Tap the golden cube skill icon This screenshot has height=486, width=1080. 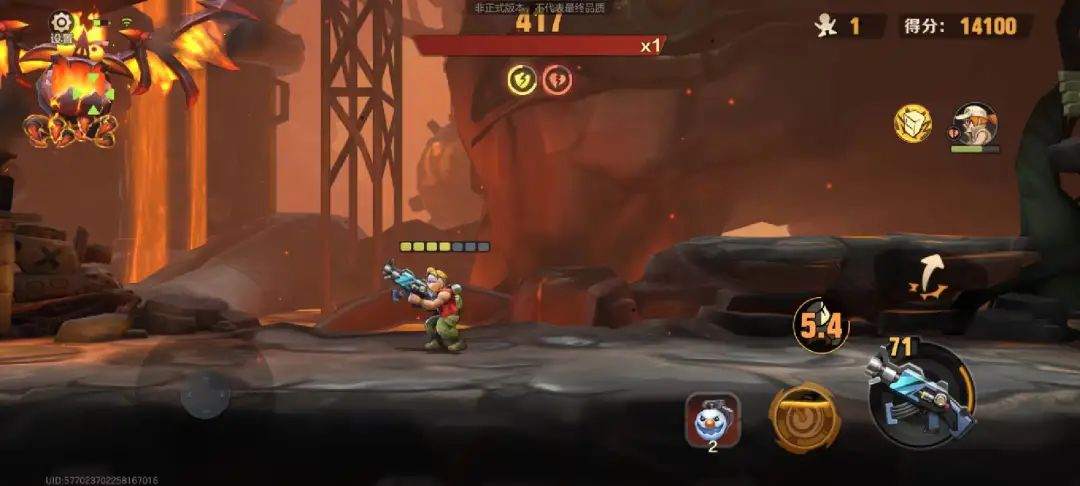[913, 123]
